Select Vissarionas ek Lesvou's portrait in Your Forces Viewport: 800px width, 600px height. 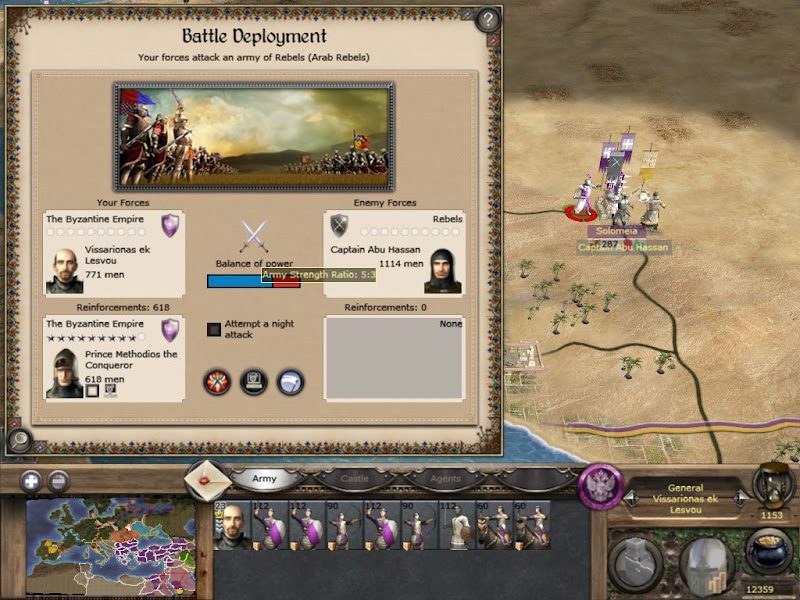click(65, 269)
